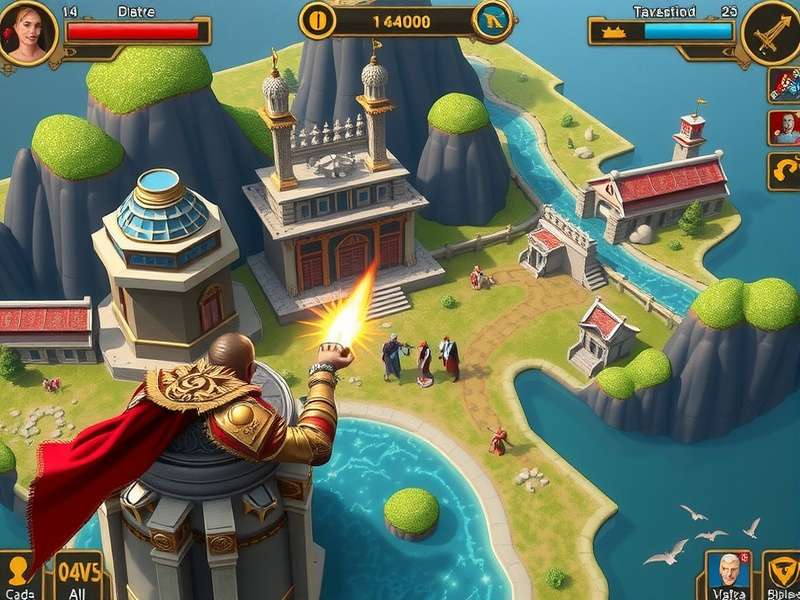800x600 pixels.
Task: Select the 04V5 All button
Action: tap(78, 576)
